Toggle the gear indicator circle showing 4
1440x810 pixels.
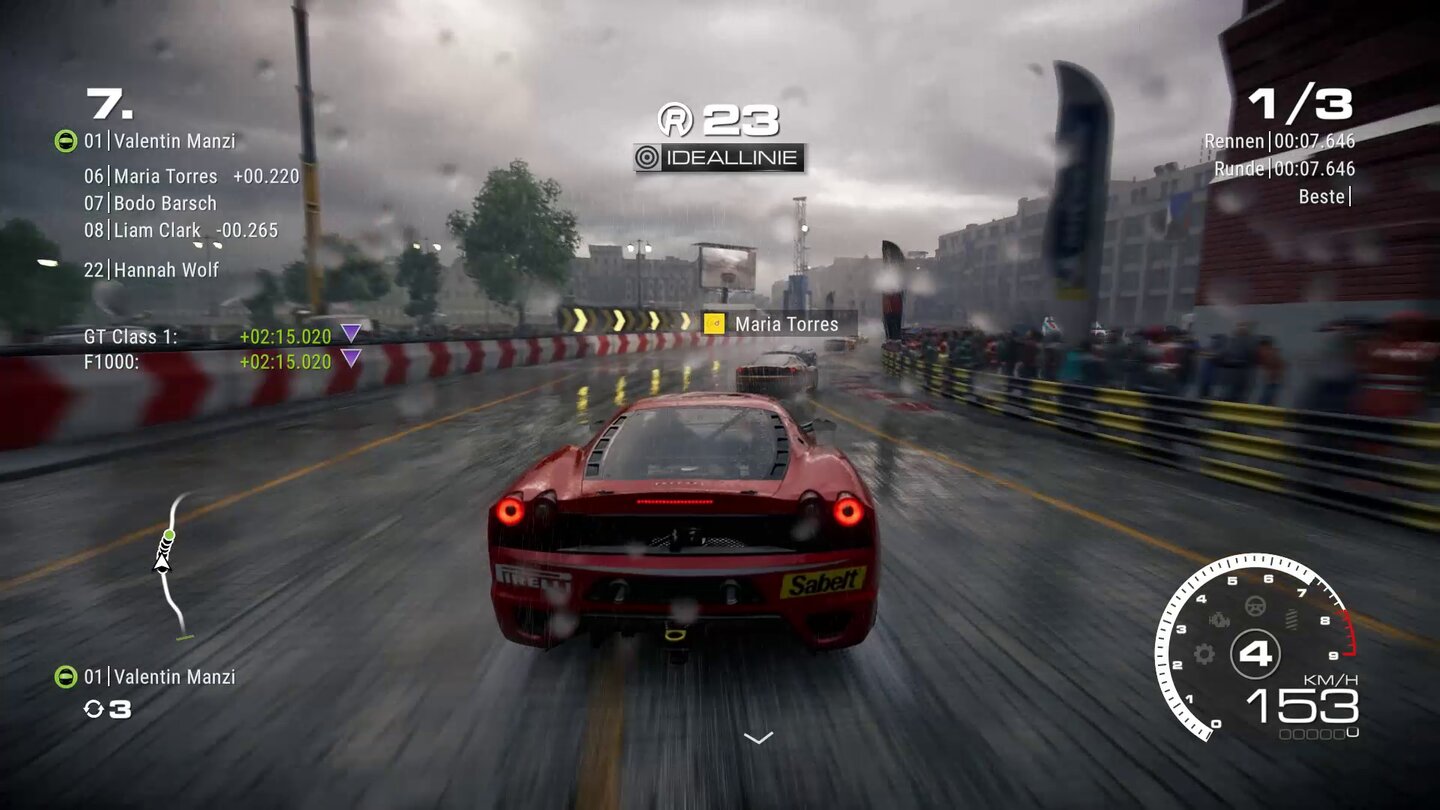pos(1256,655)
